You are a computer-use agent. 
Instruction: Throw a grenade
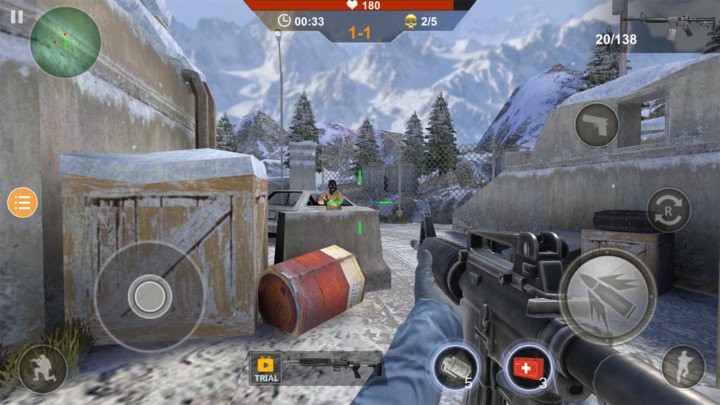click(x=453, y=367)
